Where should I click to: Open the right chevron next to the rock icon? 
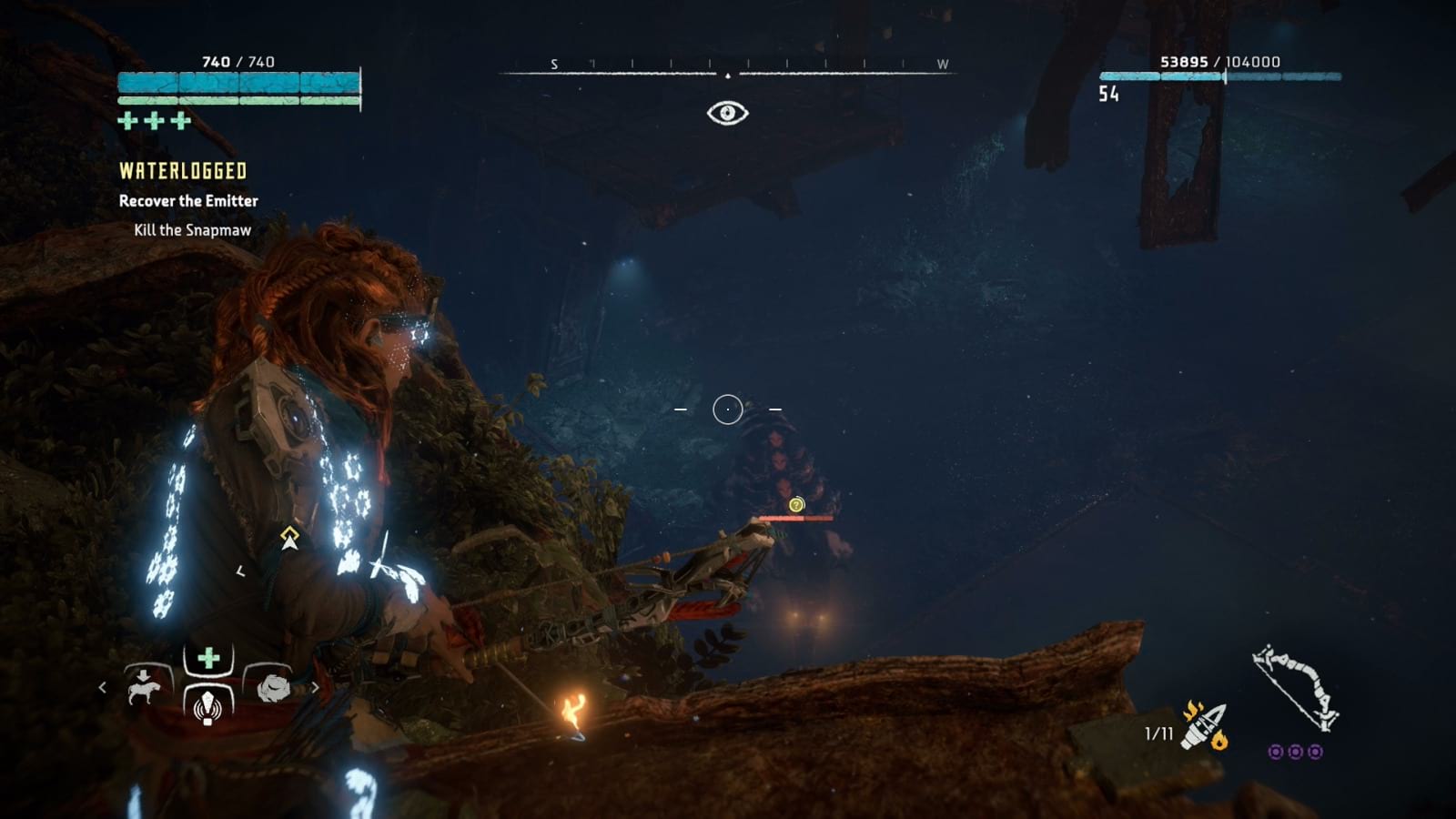pyautogui.click(x=316, y=687)
